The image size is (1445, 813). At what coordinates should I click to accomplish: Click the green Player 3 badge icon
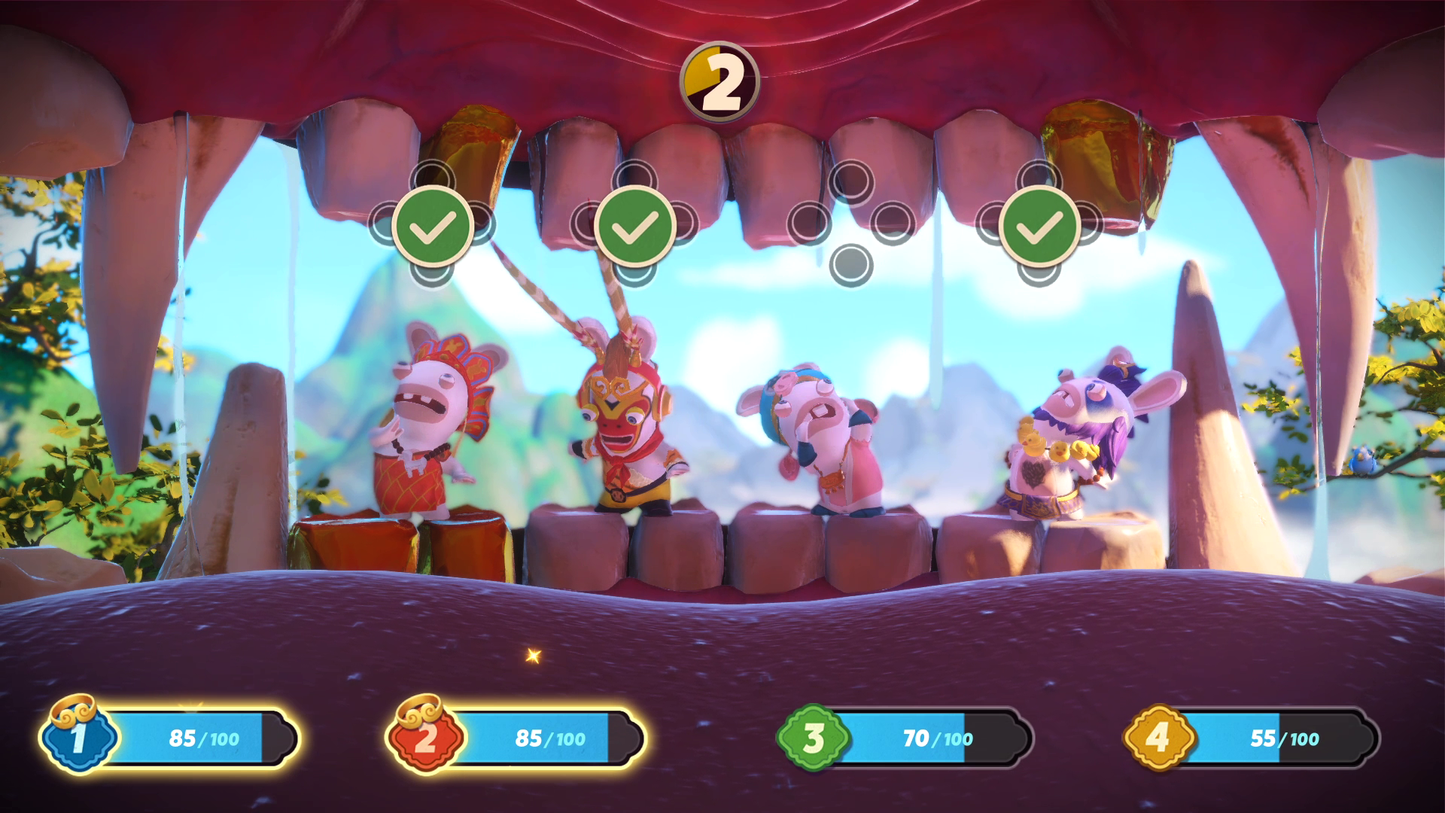(x=812, y=738)
